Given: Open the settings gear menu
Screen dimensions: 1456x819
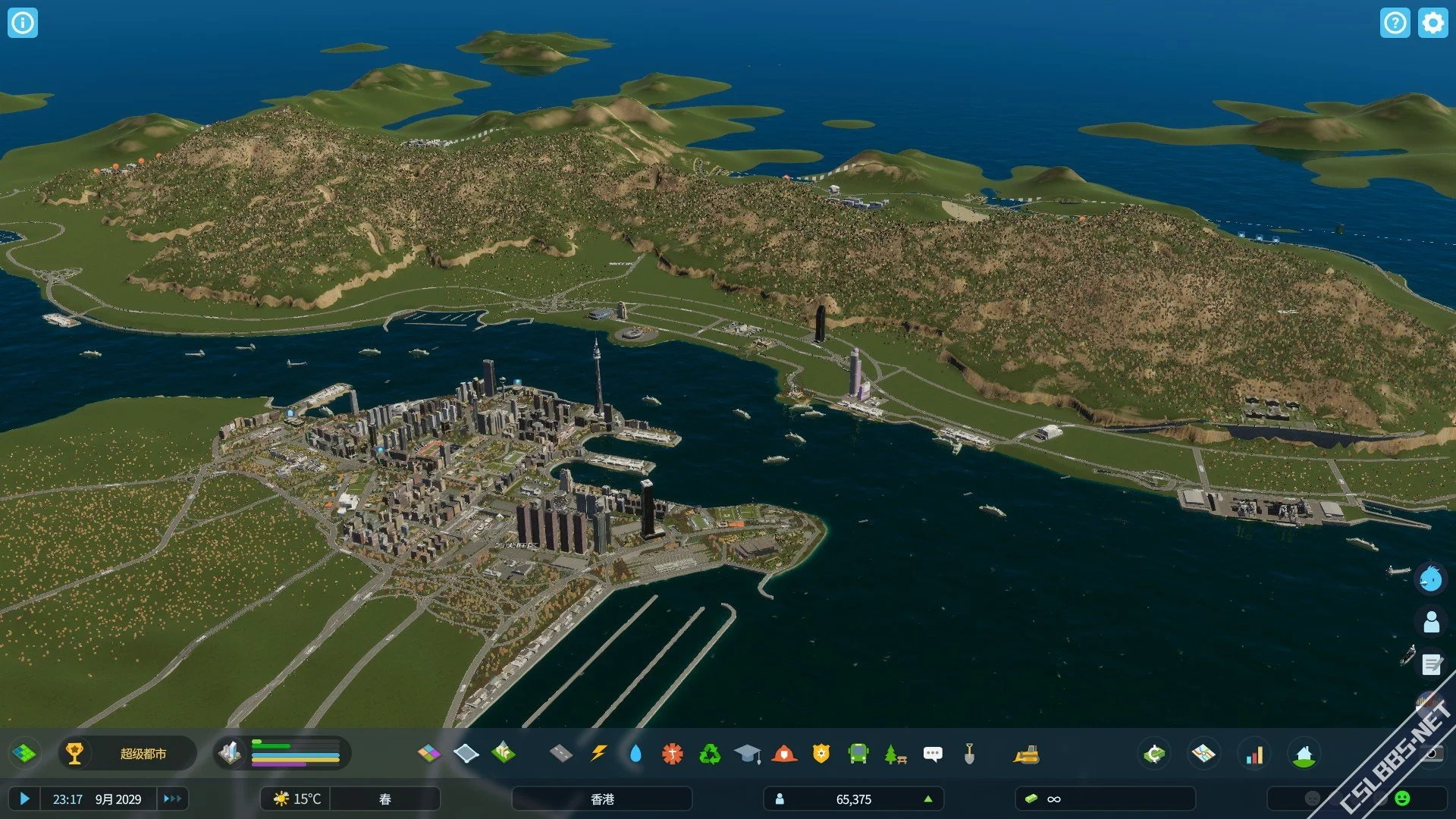Looking at the screenshot, I should click(1432, 23).
